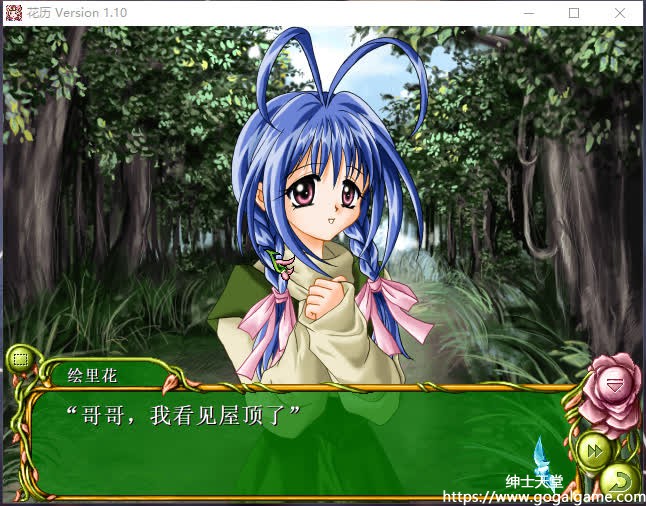Activate the fast-forward skip button
The height and width of the screenshot is (506, 646).
coord(593,450)
